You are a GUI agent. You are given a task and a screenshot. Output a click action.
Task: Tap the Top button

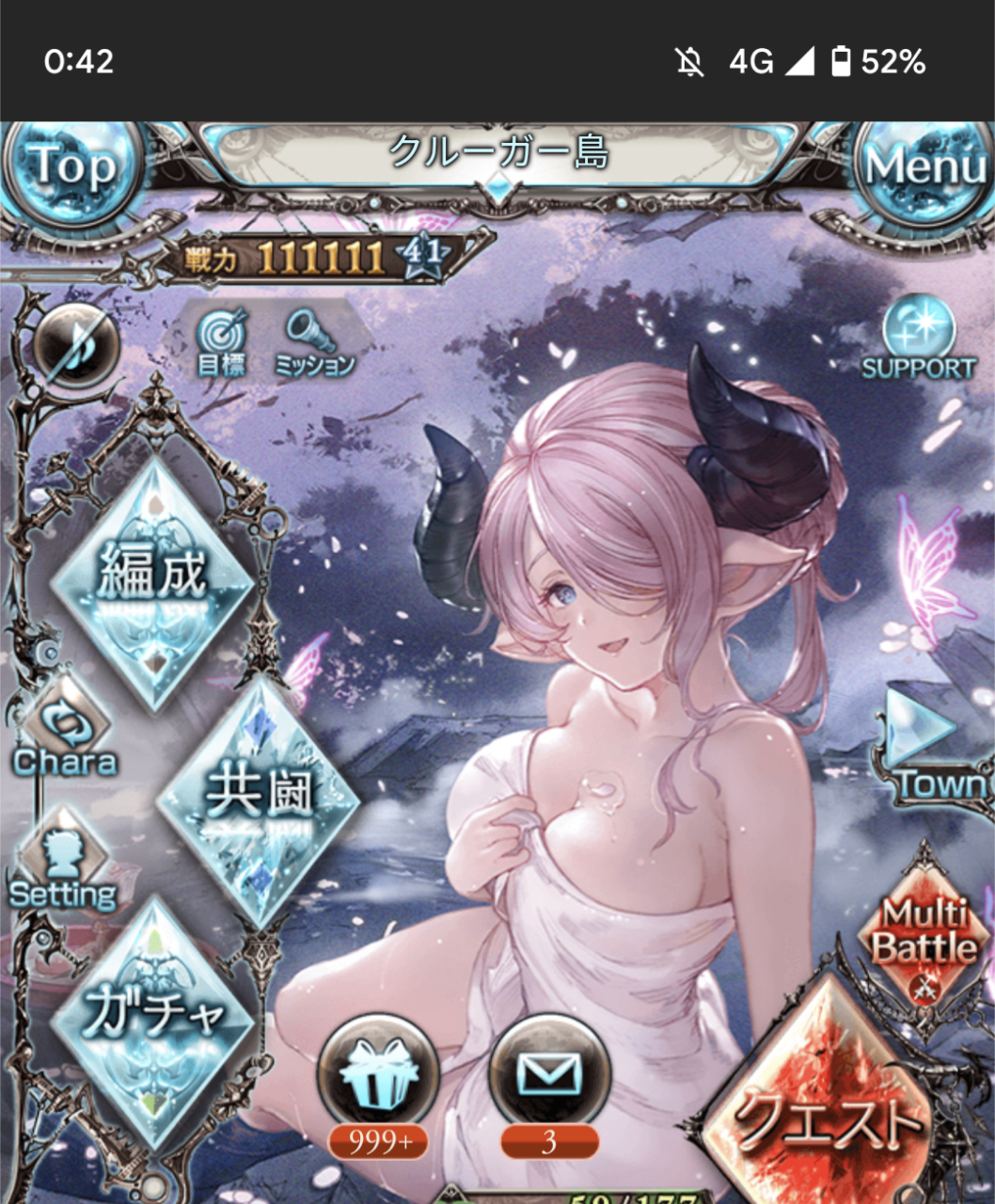pyautogui.click(x=71, y=169)
